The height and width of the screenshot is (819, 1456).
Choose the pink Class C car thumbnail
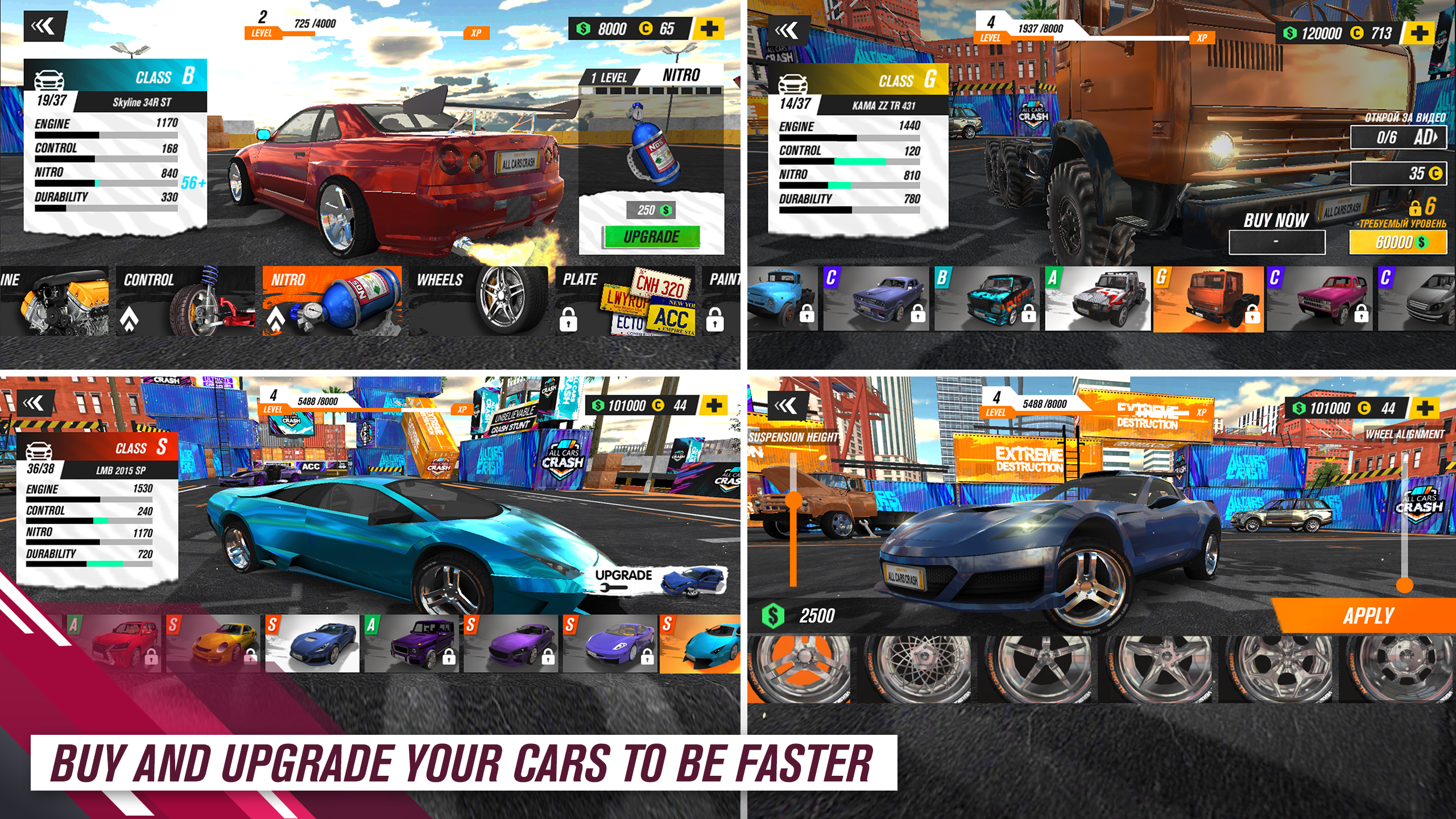[1319, 299]
